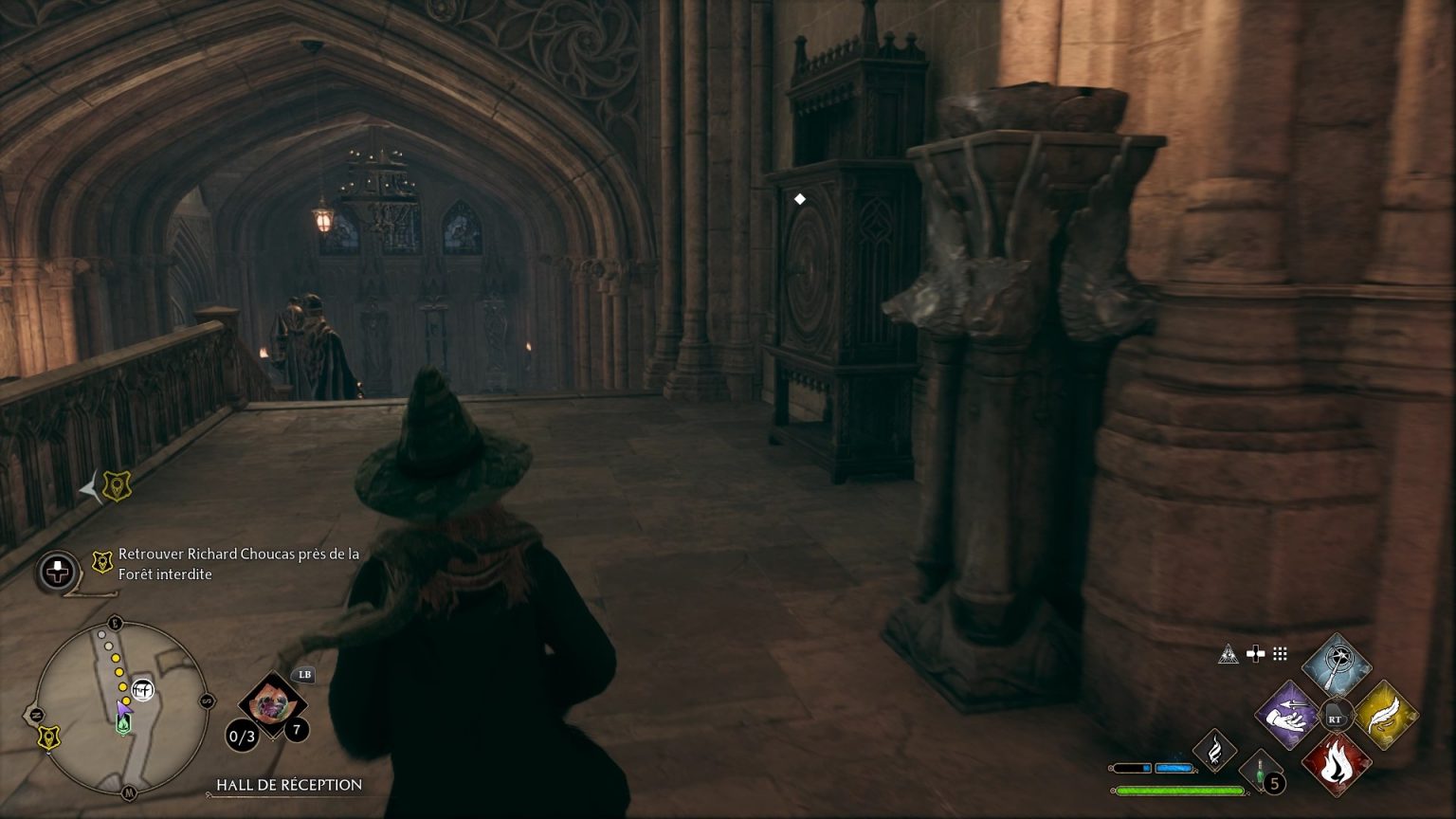Image resolution: width=1456 pixels, height=819 pixels.
Task: Click the LB prompt above the item slot
Action: 303,675
